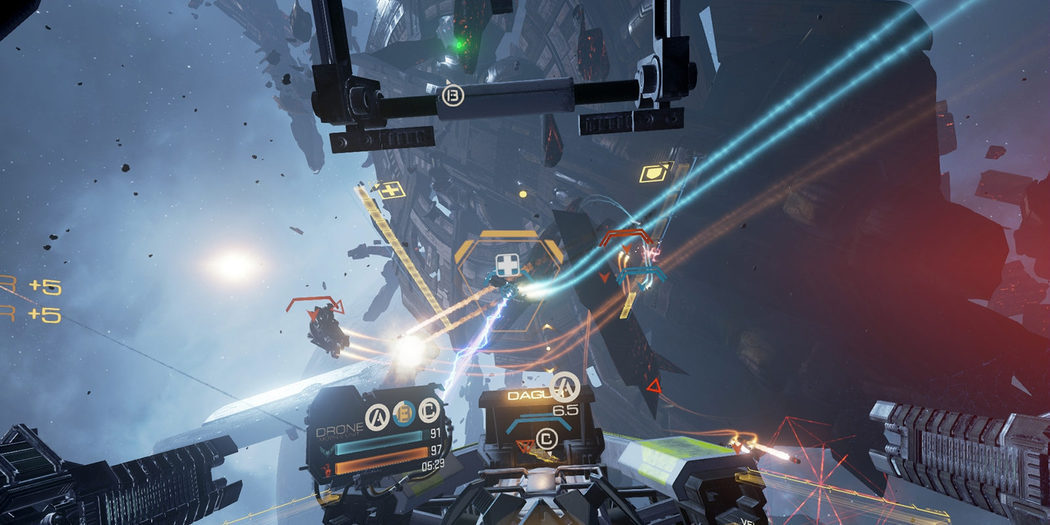Click the A marker above the 6.5 readout
This screenshot has height=525, width=1050.
click(x=565, y=385)
